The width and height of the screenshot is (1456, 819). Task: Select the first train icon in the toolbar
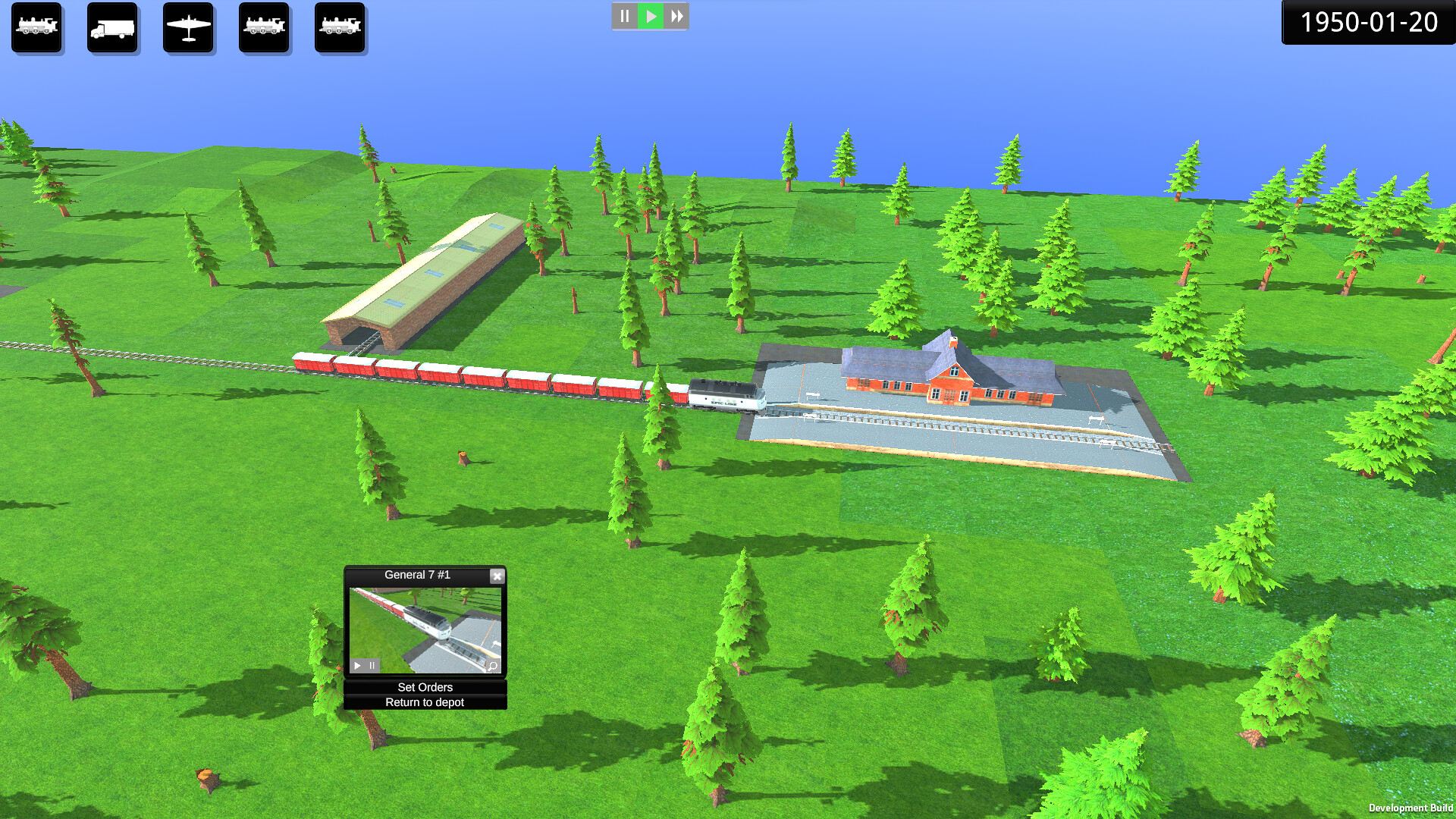36,28
